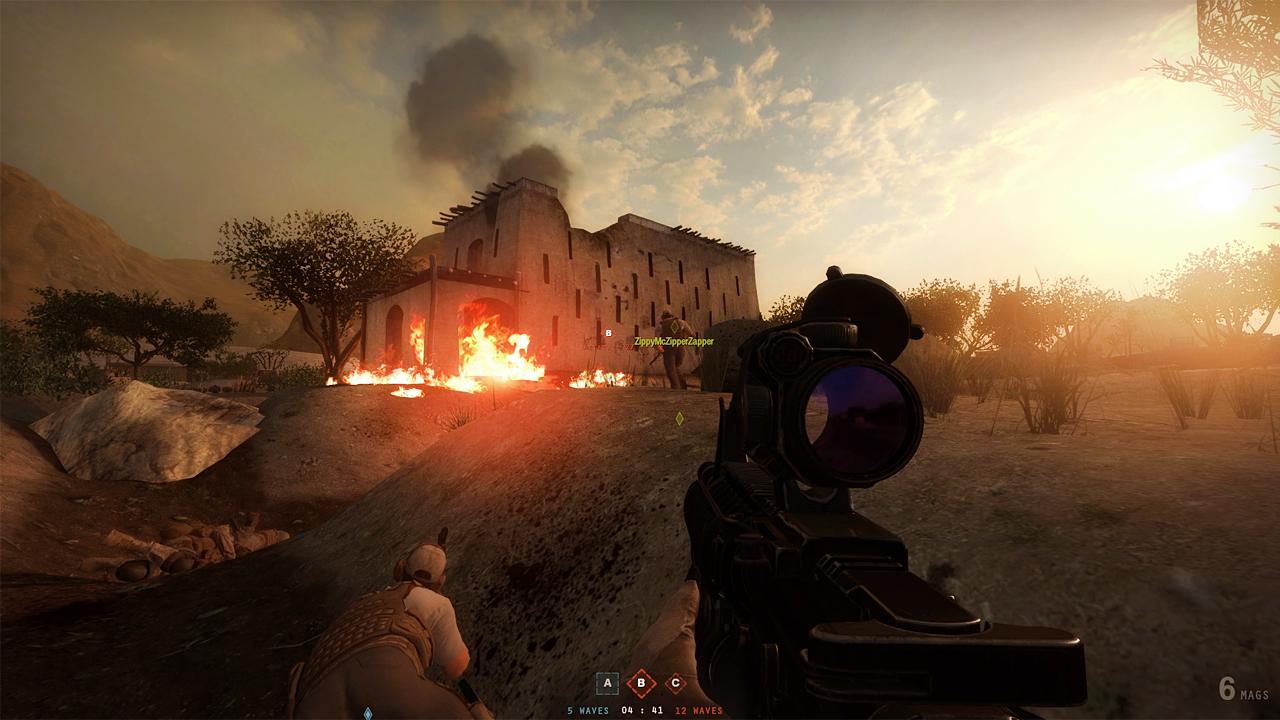Toggle the enemy-held objective C marker
The height and width of the screenshot is (720, 1280).
pyautogui.click(x=675, y=682)
